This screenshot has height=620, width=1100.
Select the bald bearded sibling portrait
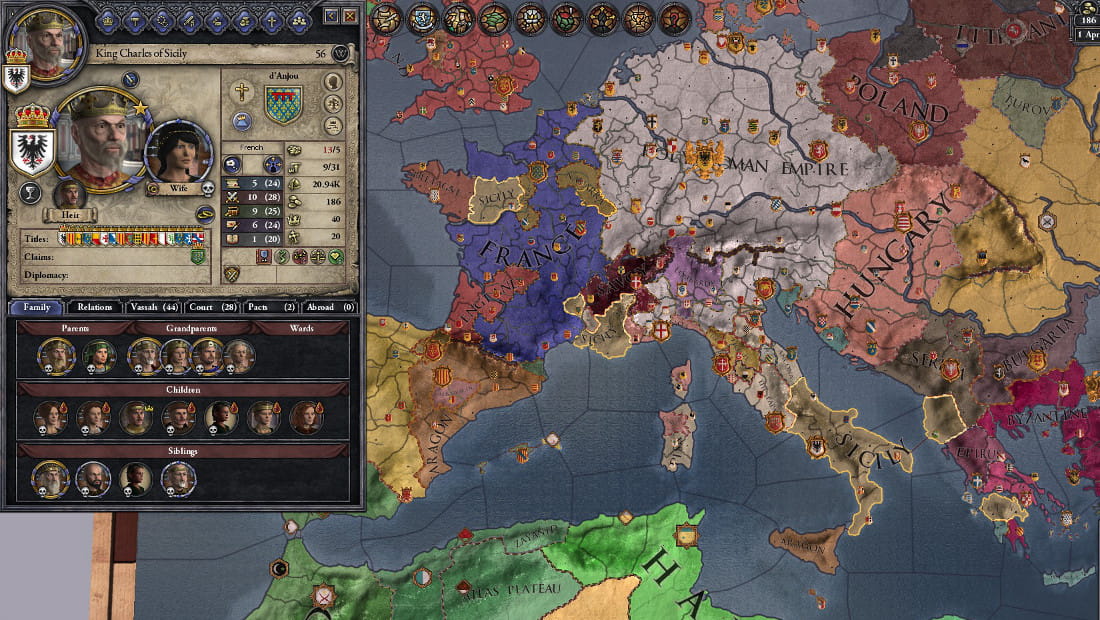(x=93, y=479)
